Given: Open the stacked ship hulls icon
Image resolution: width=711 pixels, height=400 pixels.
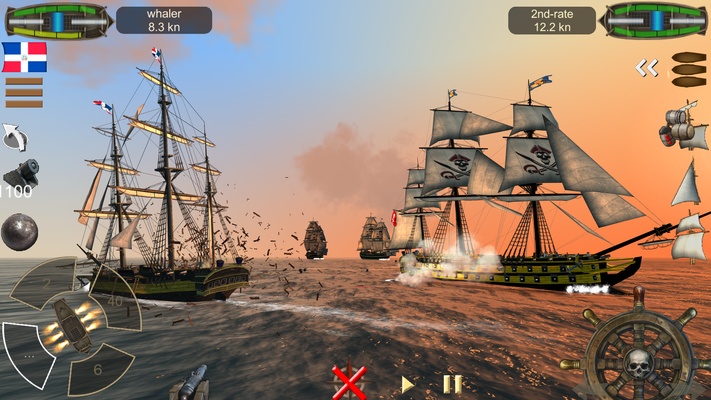Looking at the screenshot, I should click(x=688, y=70).
